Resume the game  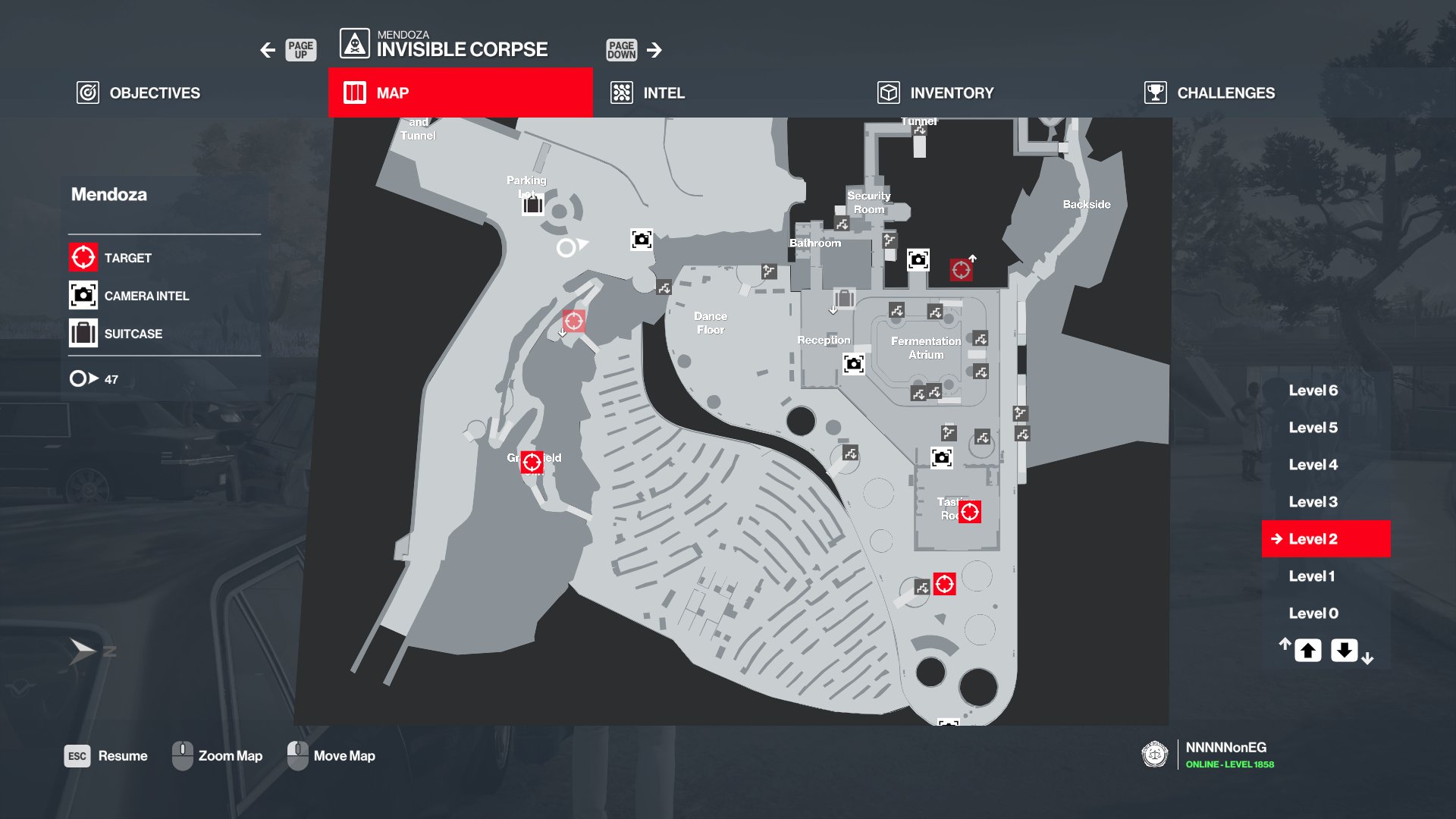106,756
